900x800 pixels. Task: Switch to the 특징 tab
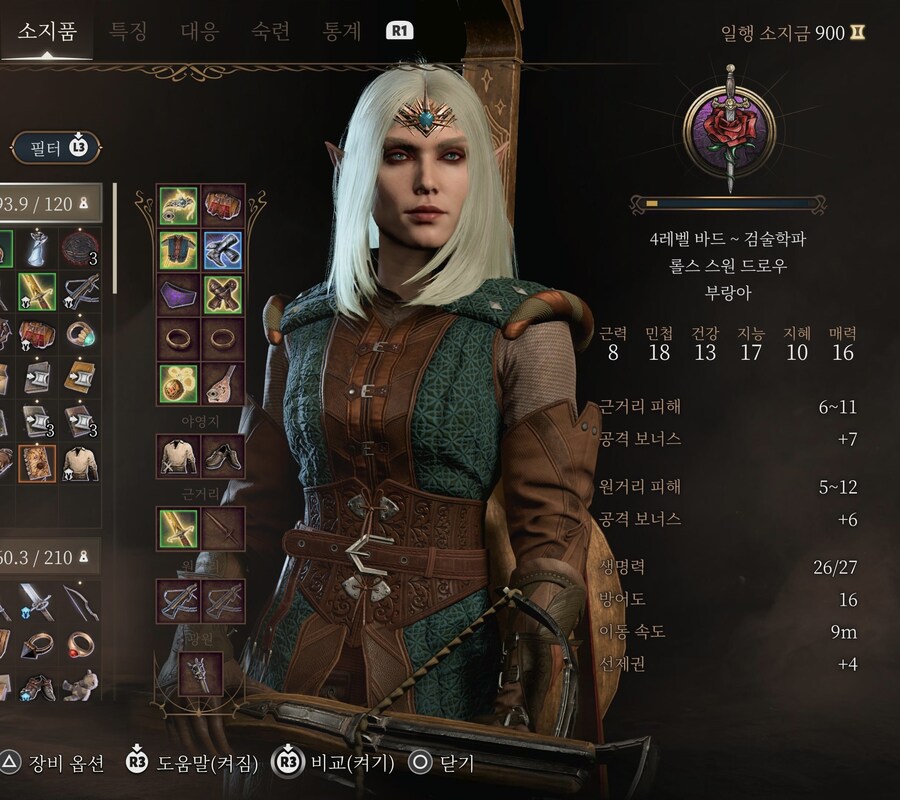127,31
